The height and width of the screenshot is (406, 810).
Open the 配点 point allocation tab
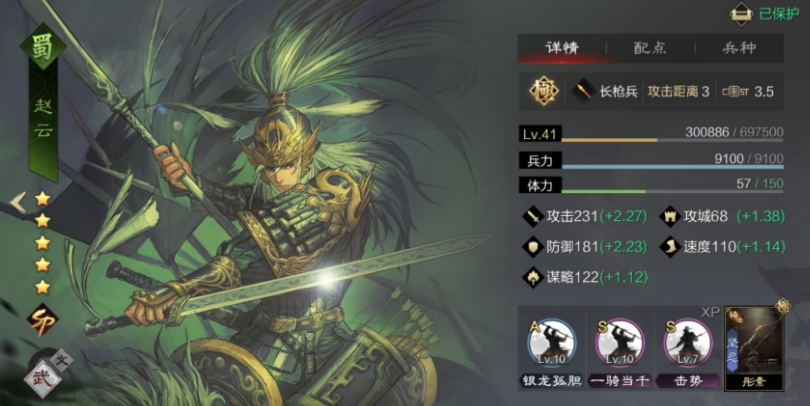[650, 48]
